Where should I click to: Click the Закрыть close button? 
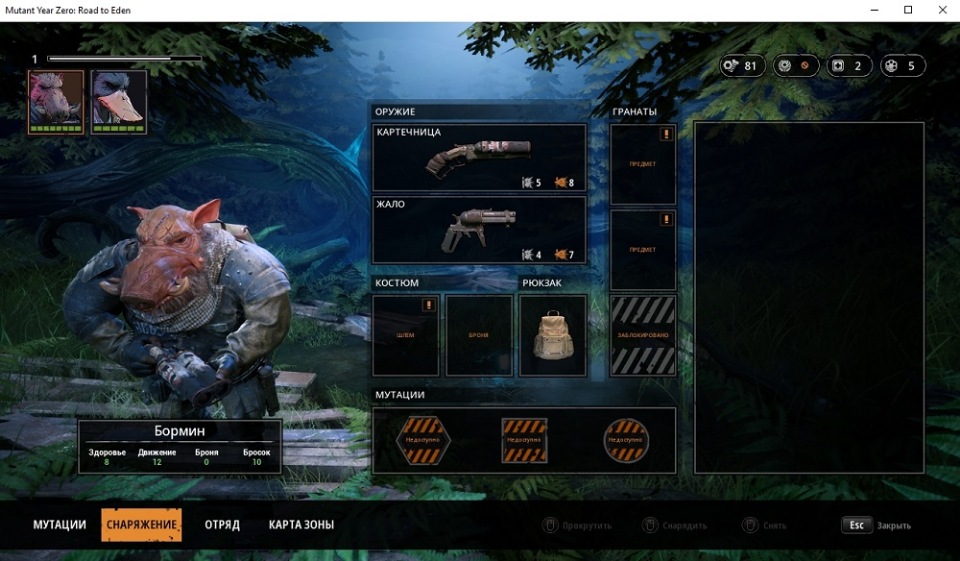coord(877,525)
